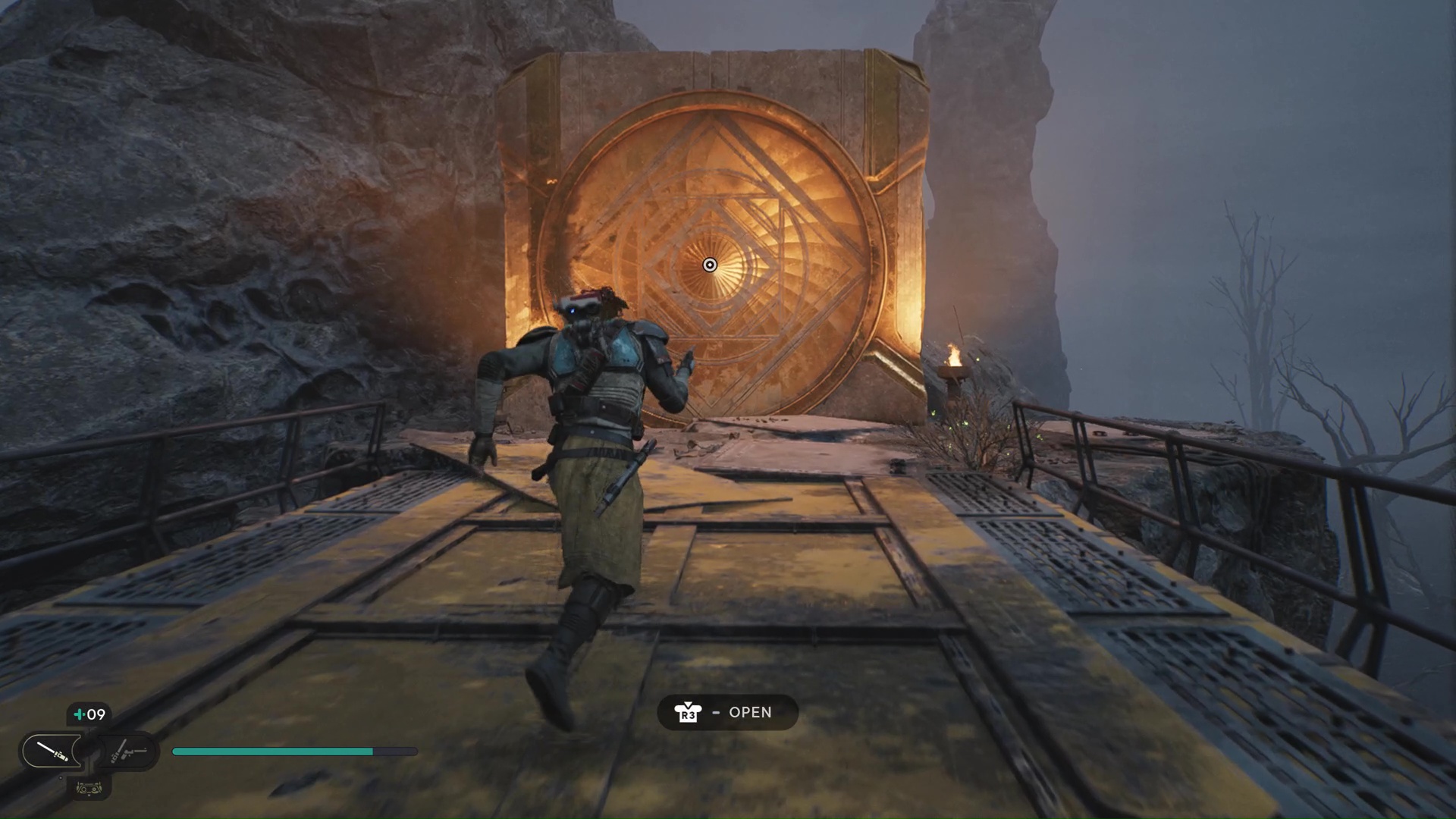Click the crosshair reticle at screen center
Image resolution: width=1456 pixels, height=819 pixels.
tap(710, 265)
